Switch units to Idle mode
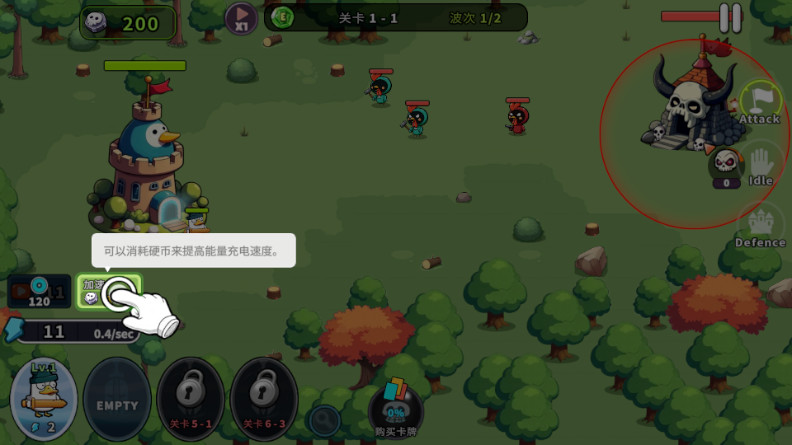 coord(761,166)
